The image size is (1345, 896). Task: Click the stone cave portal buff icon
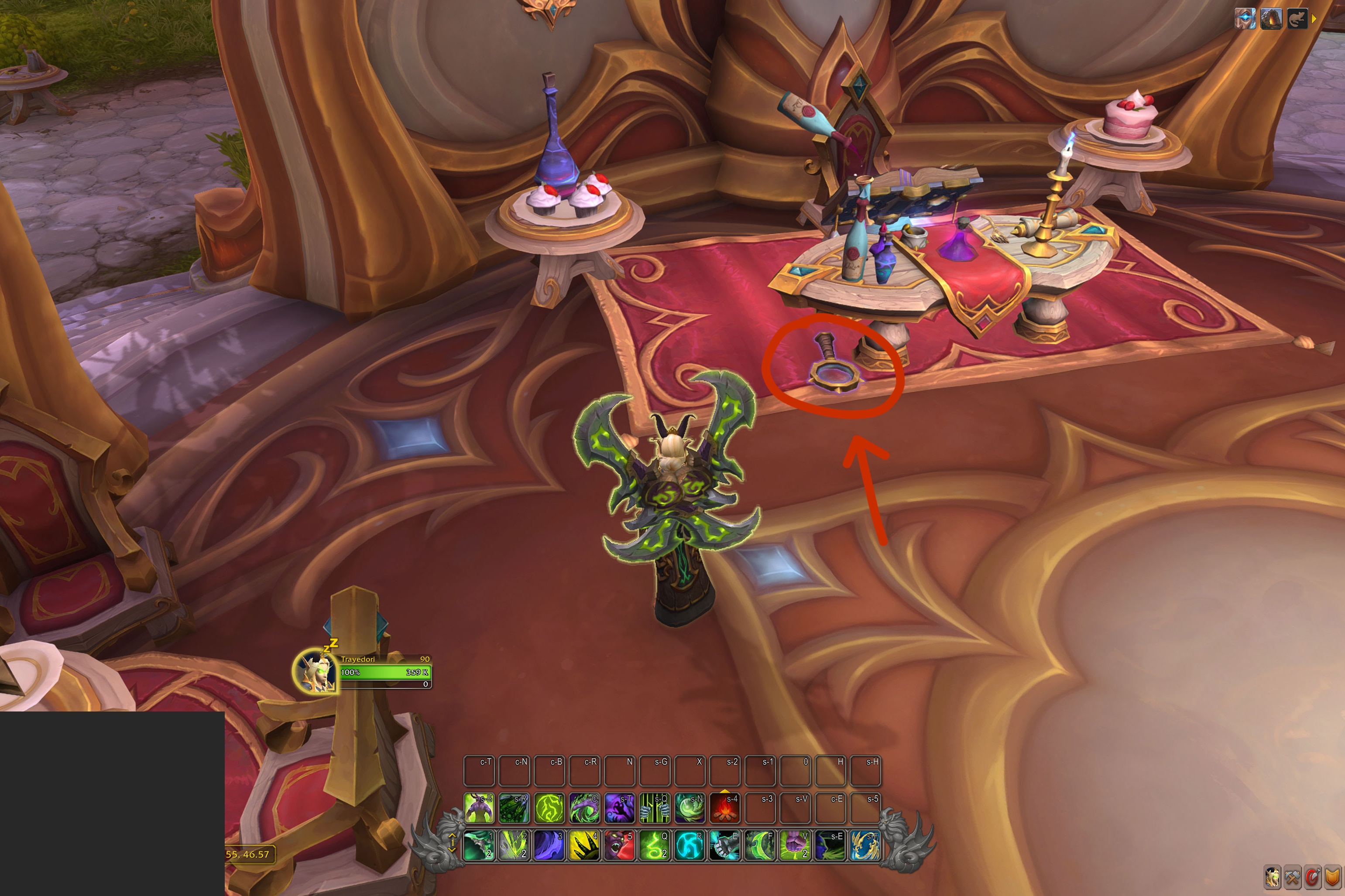pos(1271,19)
